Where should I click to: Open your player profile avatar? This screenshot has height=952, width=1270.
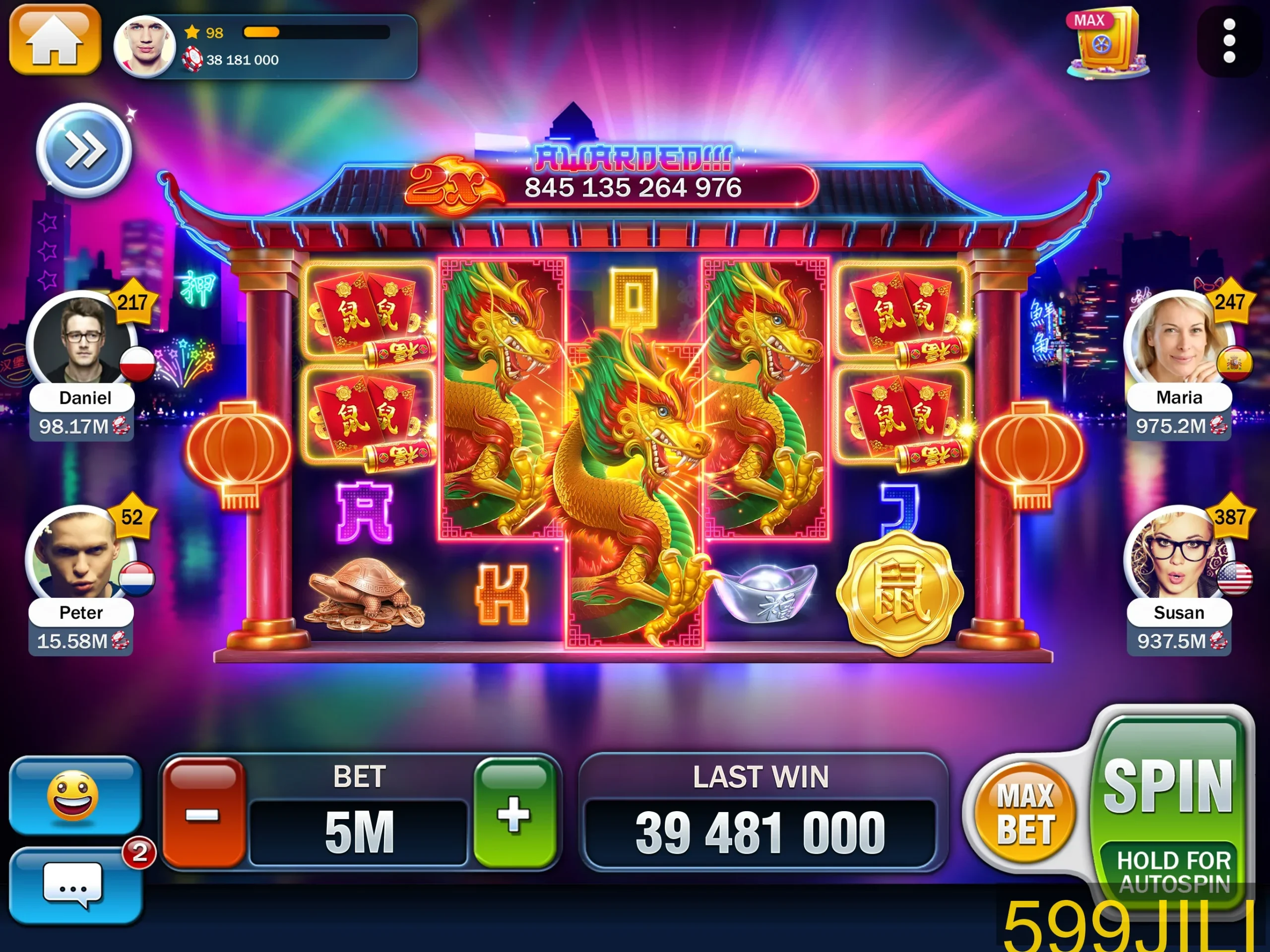pyautogui.click(x=145, y=46)
